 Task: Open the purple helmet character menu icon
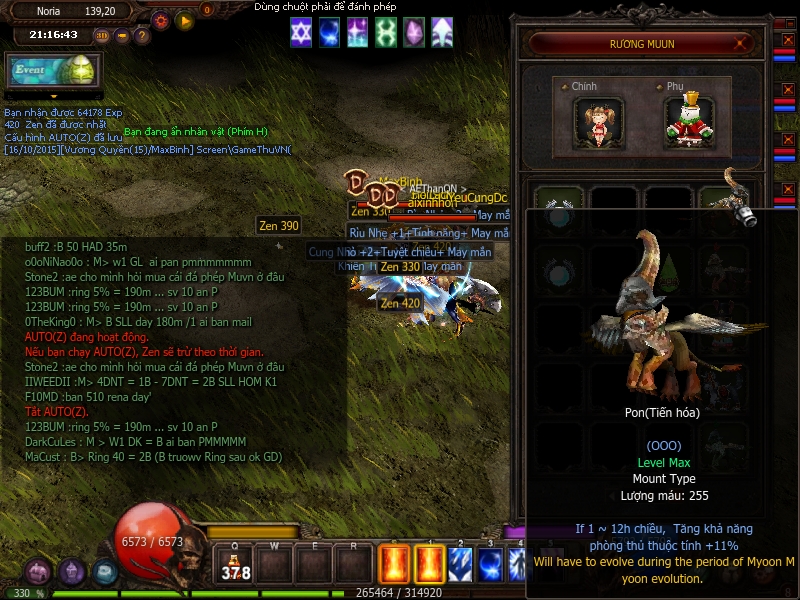tap(72, 572)
